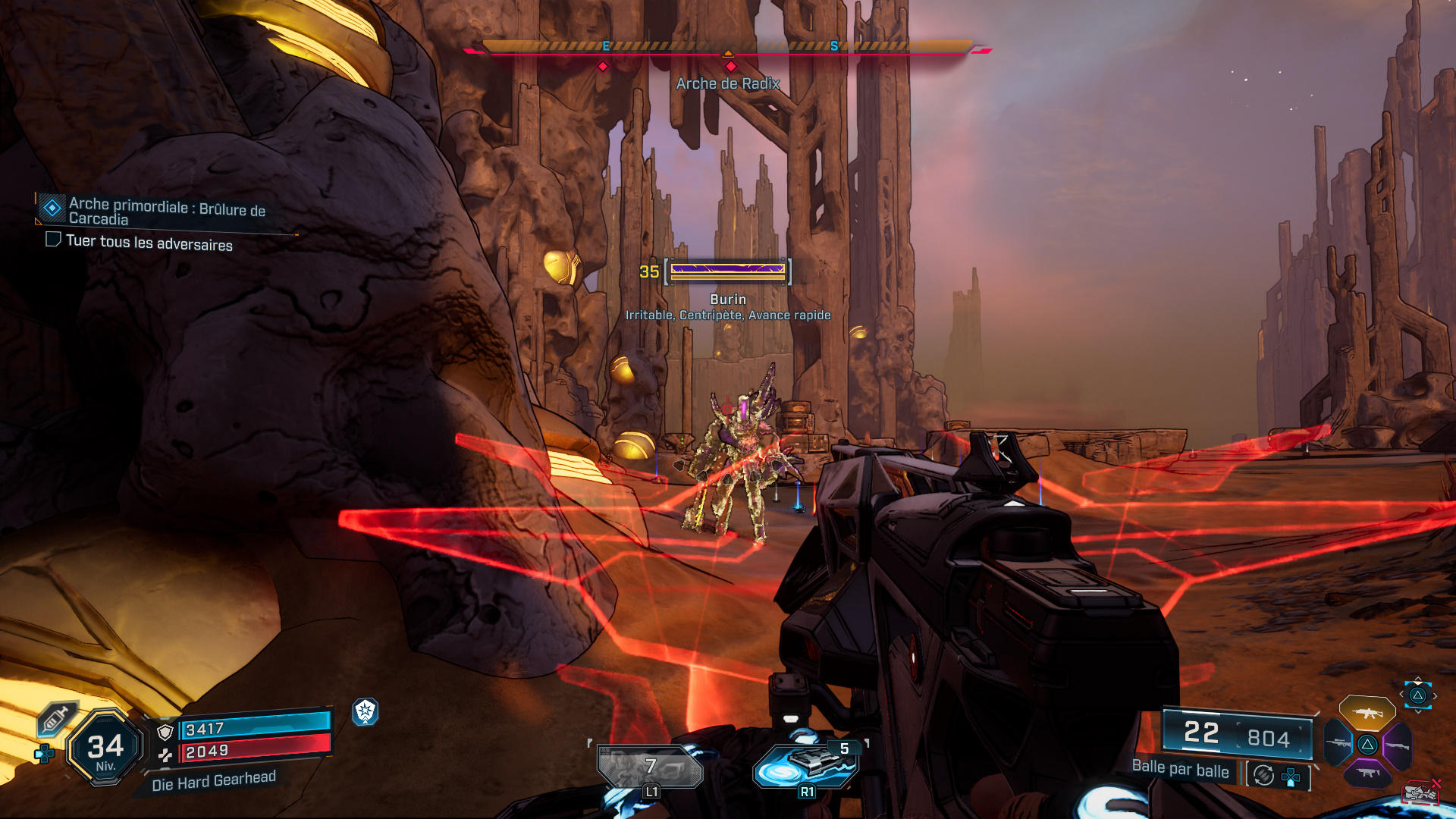Viewport: 1456px width, 819px height.
Task: Activate the action skill on cooldown
Action: pos(651,767)
